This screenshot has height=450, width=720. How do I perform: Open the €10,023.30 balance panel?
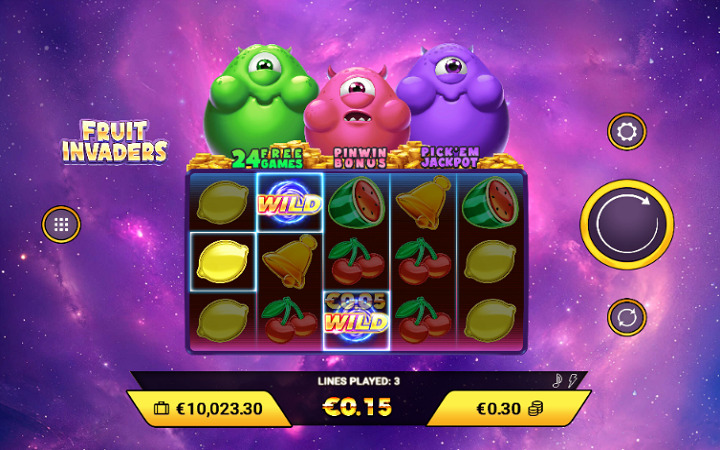210,408
